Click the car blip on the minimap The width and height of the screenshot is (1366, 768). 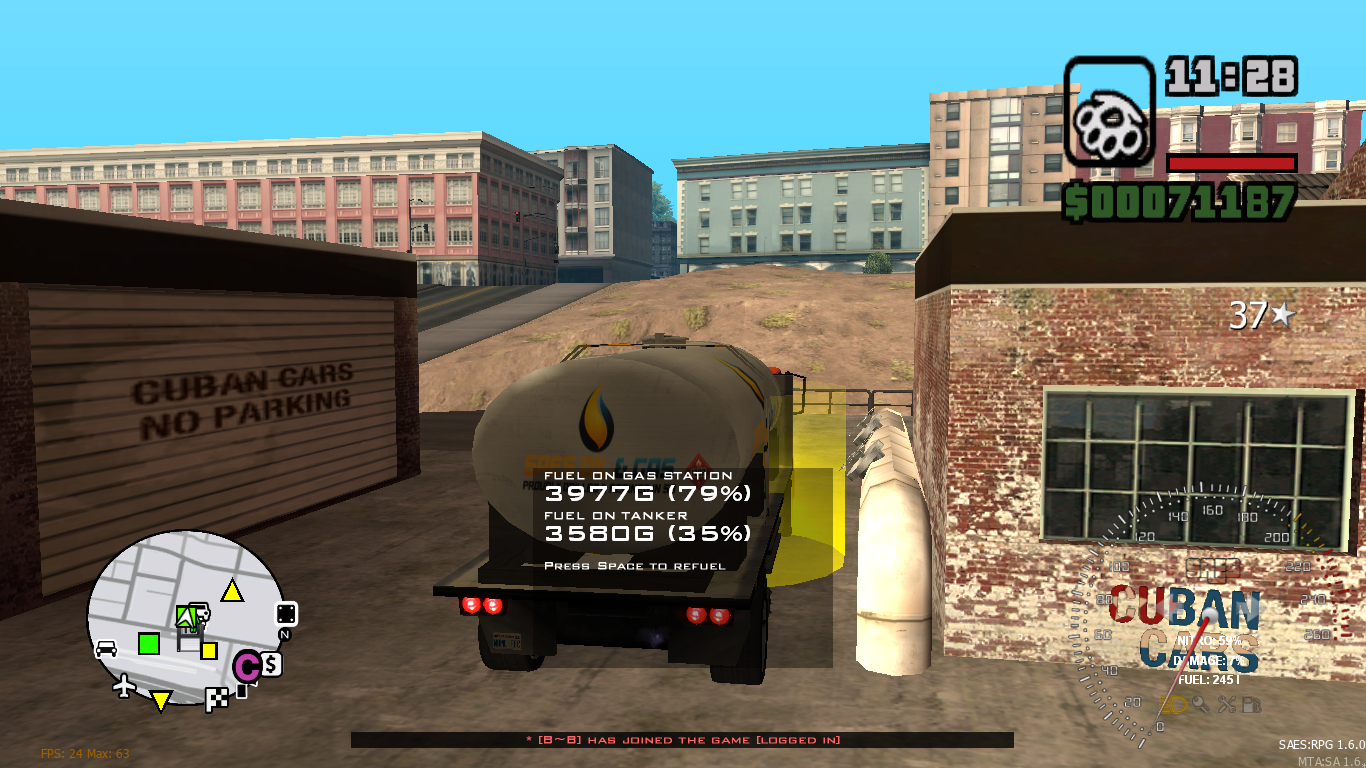tap(106, 647)
